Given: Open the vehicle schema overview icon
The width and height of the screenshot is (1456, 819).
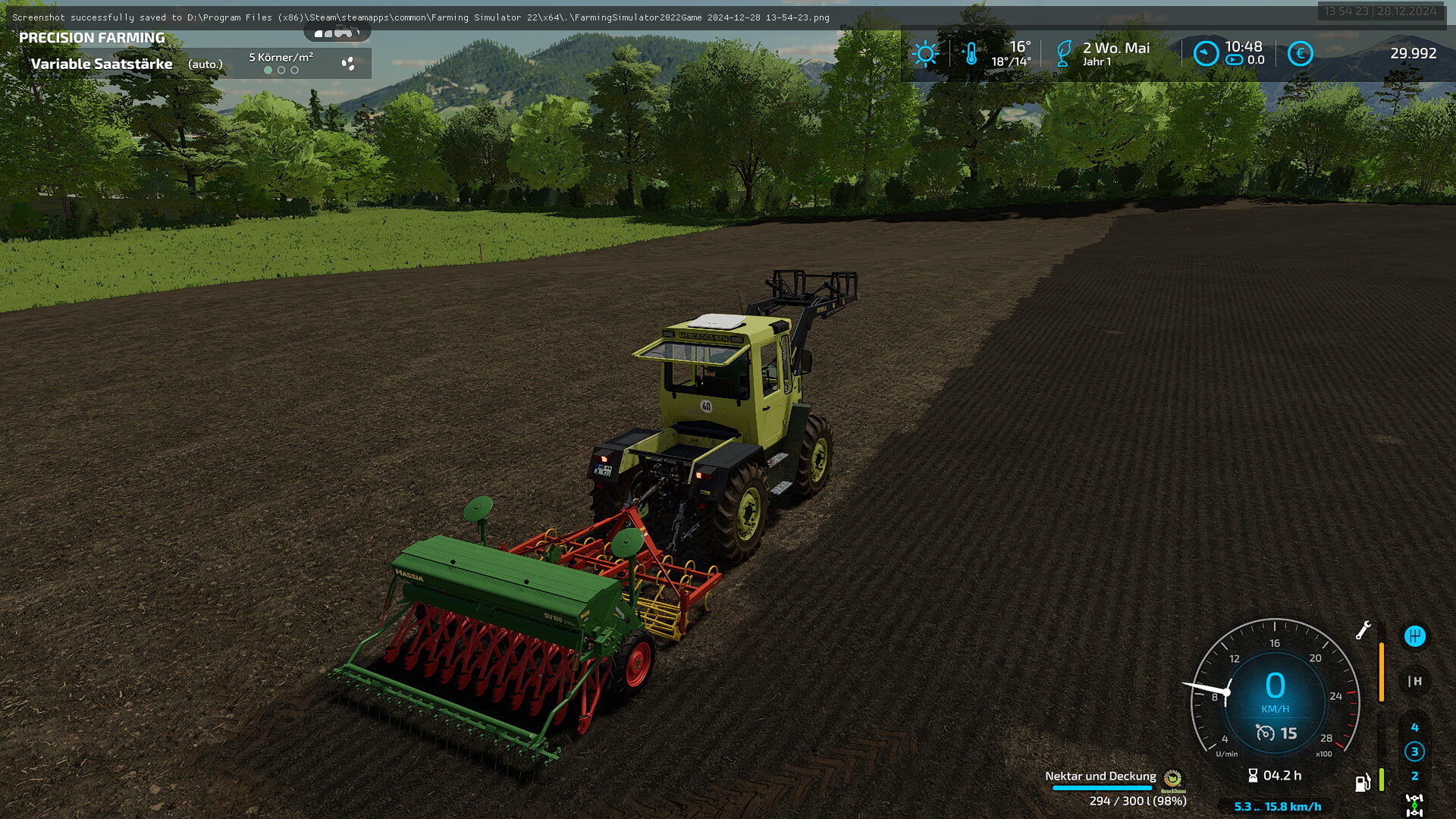Looking at the screenshot, I should coord(337,32).
